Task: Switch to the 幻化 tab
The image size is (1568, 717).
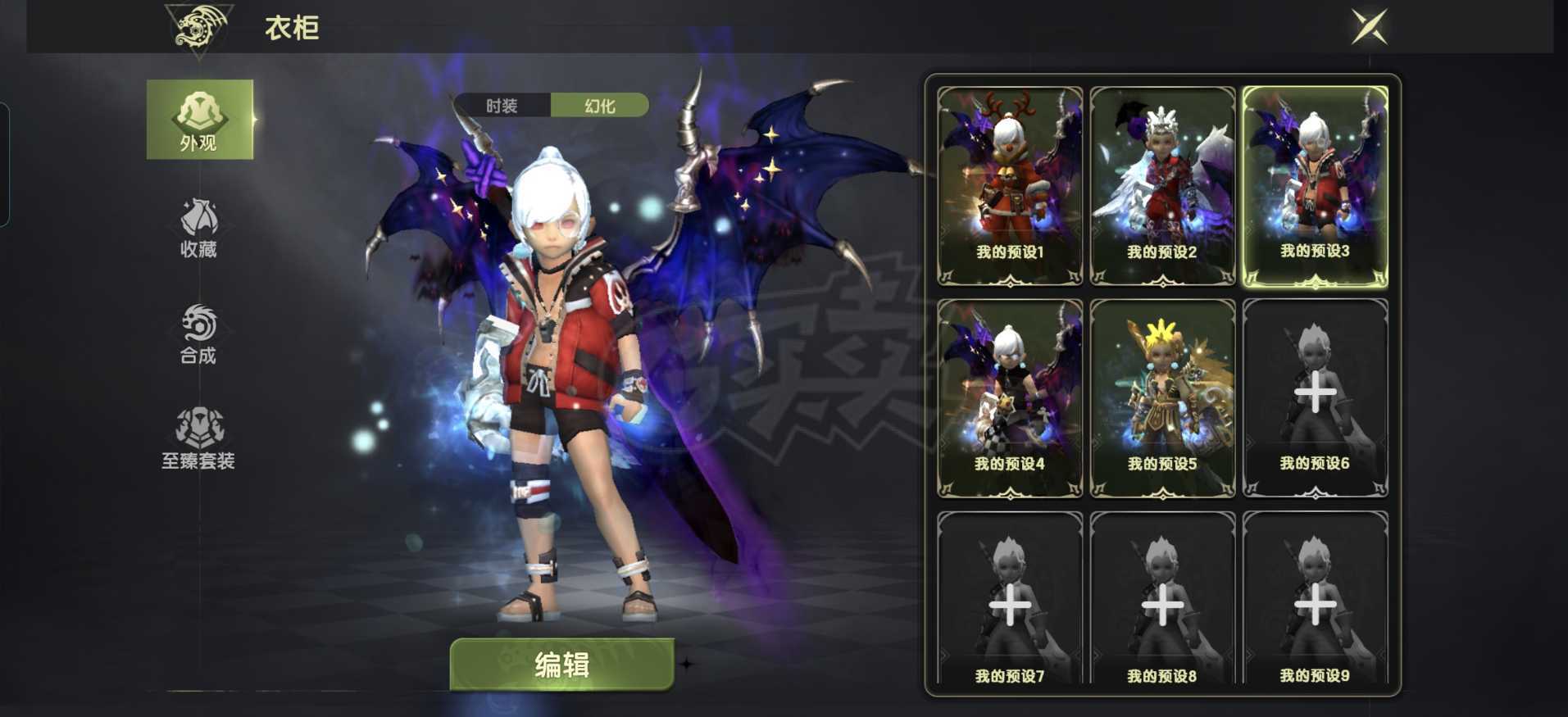Action: pos(600,105)
